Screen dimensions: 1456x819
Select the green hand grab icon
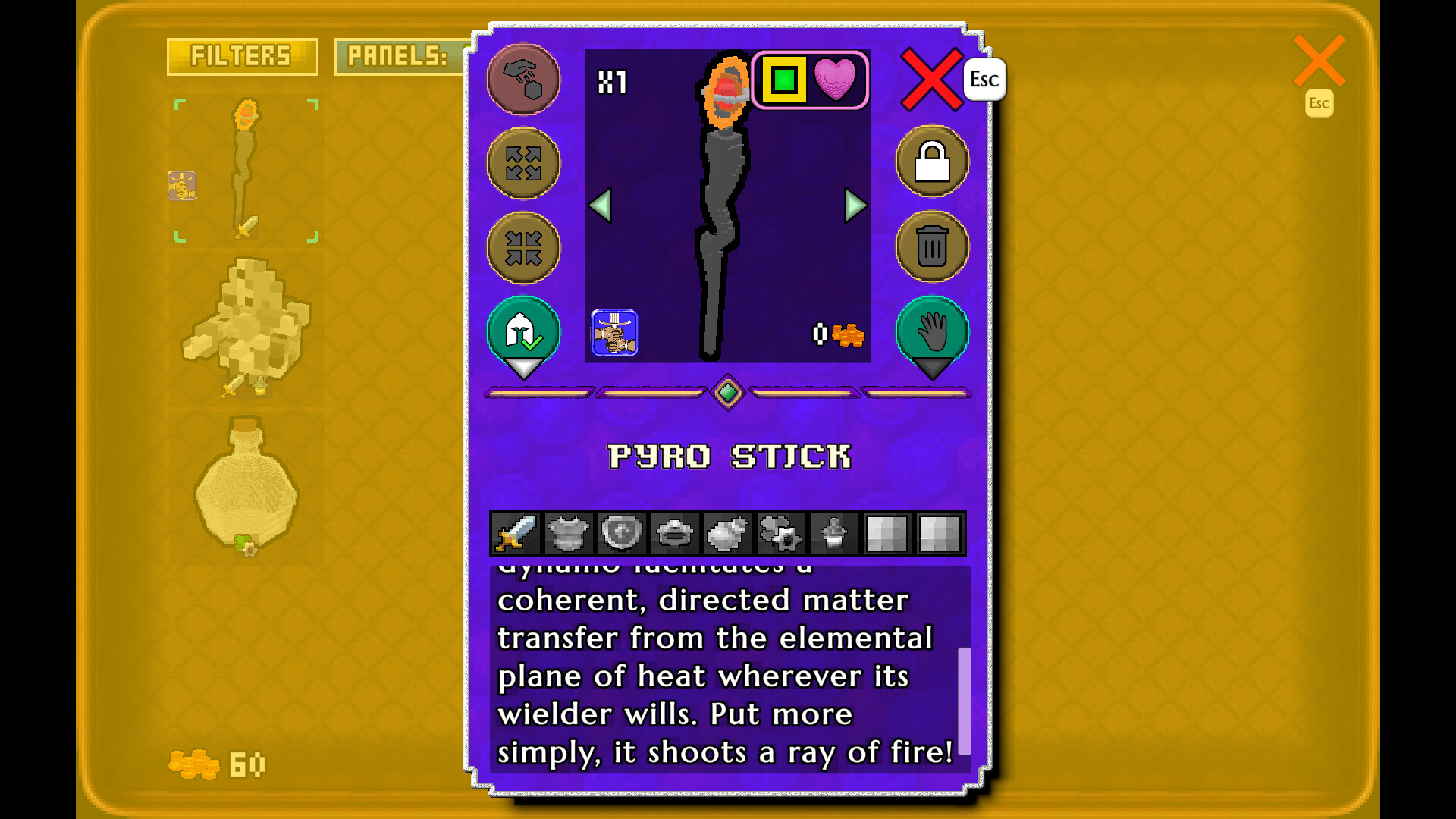coord(931,331)
